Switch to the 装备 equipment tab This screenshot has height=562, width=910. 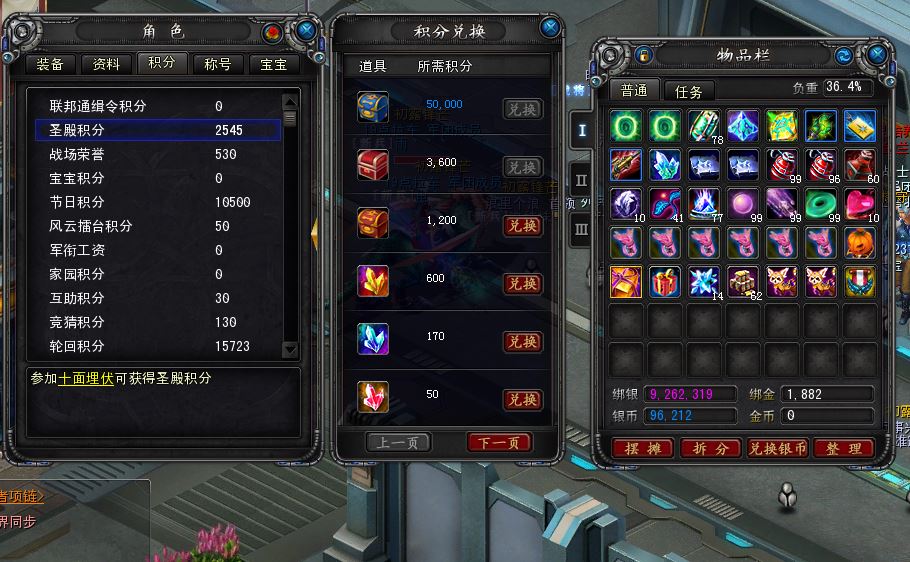(x=50, y=64)
